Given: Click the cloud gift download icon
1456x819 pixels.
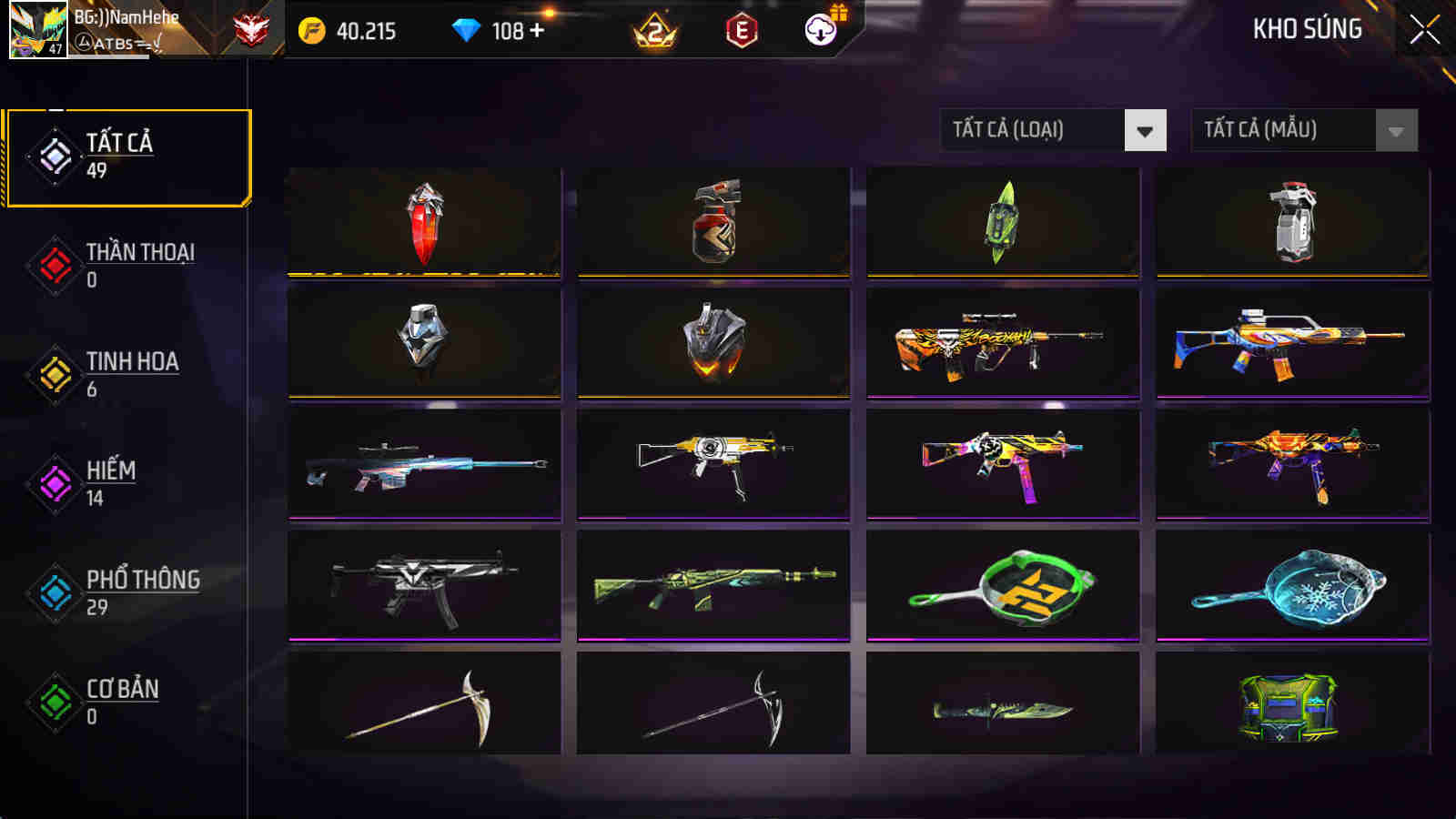Looking at the screenshot, I should point(818,30).
